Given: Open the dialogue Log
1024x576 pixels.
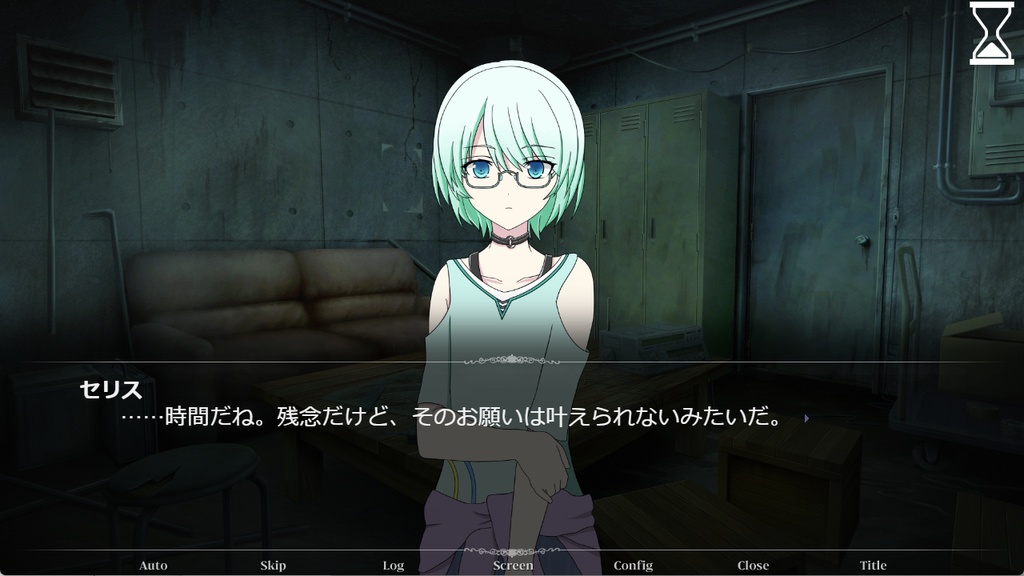Looking at the screenshot, I should [393, 565].
